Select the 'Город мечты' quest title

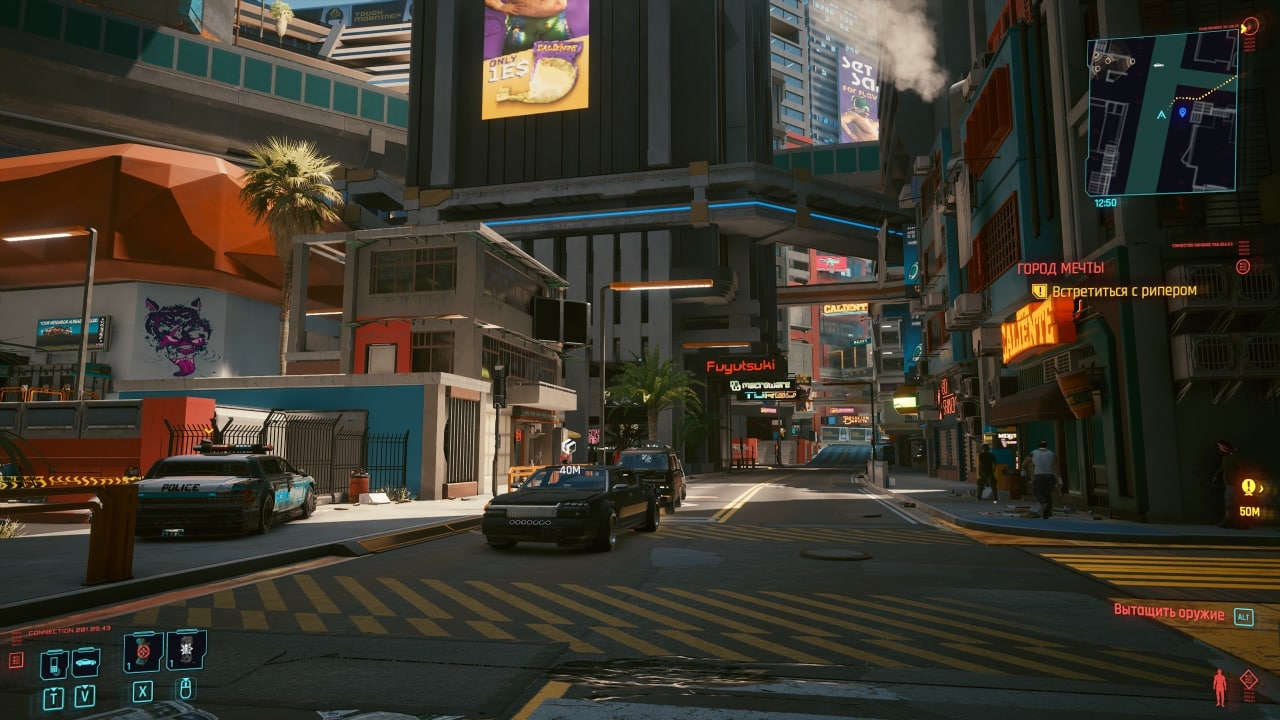point(1060,268)
